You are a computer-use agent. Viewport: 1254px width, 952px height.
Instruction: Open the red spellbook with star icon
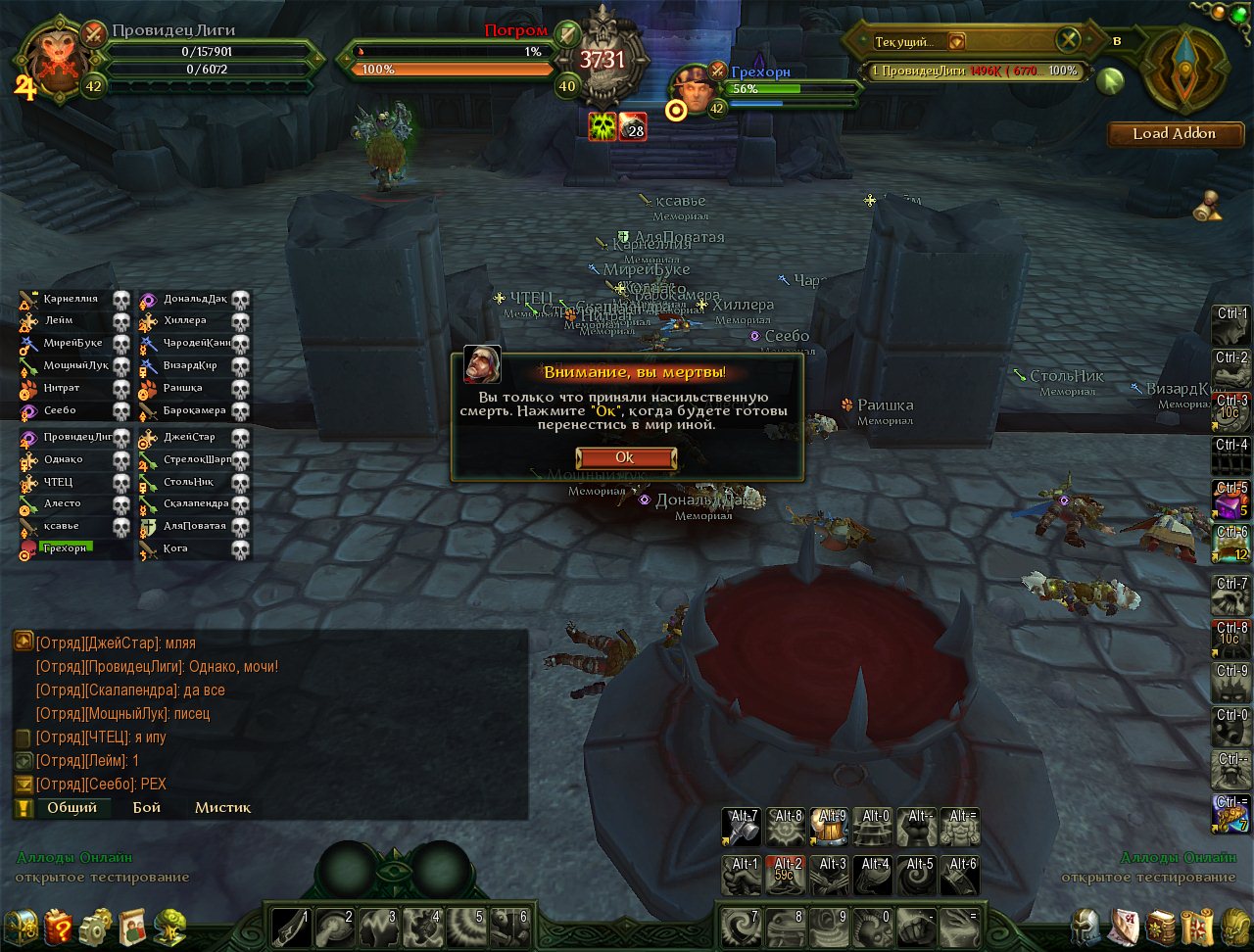[1161, 927]
